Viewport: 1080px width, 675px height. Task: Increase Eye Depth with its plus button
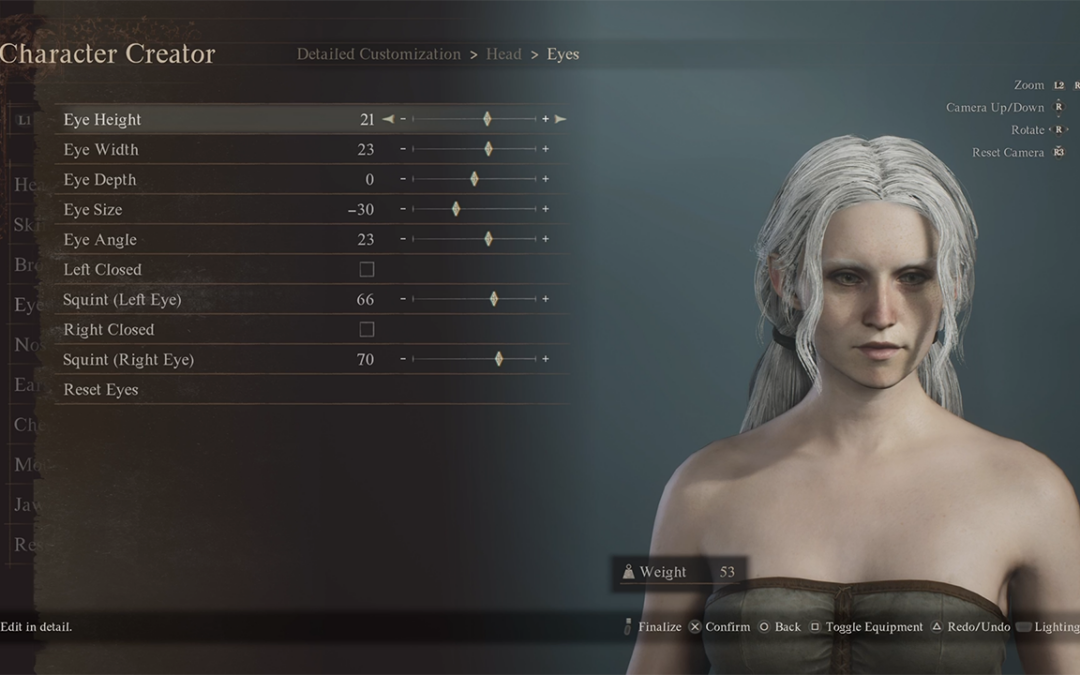tap(545, 180)
